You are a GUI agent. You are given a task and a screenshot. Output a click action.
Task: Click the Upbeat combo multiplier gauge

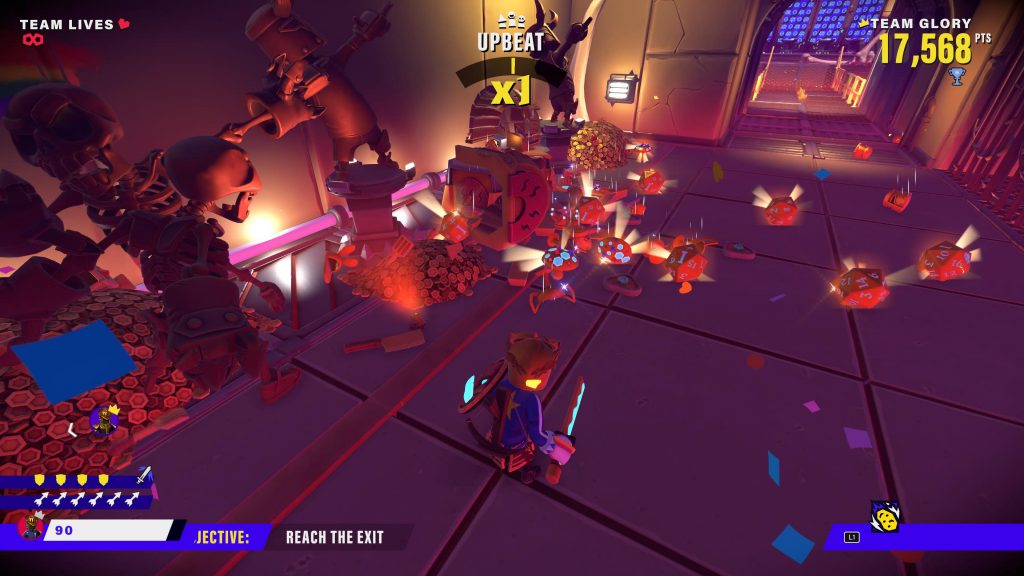pyautogui.click(x=510, y=80)
